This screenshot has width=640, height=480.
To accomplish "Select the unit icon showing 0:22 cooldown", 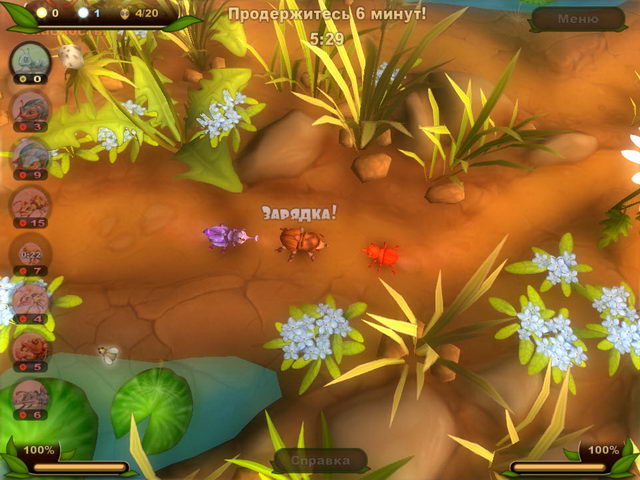I will coord(30,251).
